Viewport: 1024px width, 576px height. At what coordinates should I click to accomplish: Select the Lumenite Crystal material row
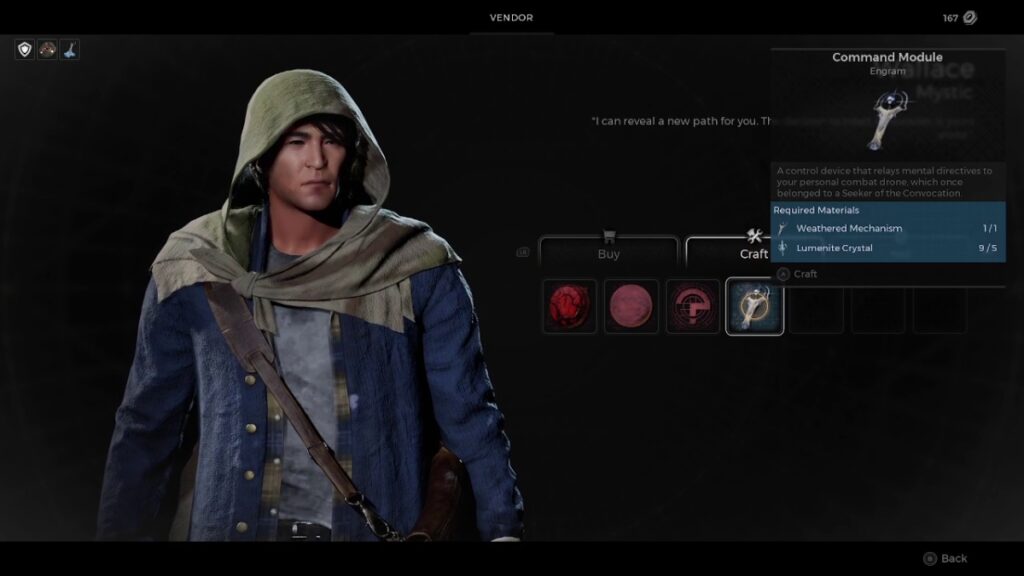click(888, 248)
